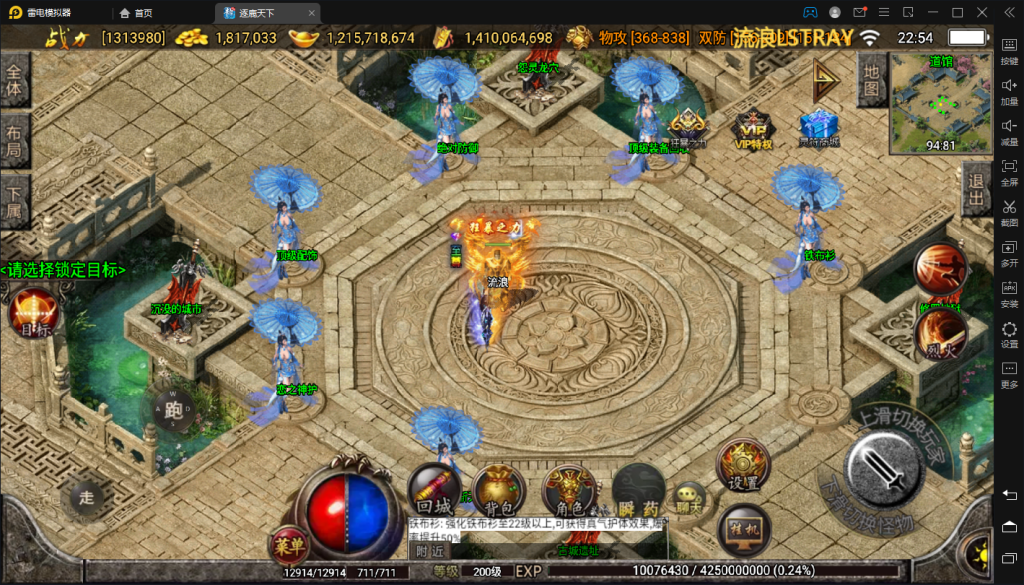Switch movement to 跑 run mode
The image size is (1024, 585).
[x=174, y=408]
